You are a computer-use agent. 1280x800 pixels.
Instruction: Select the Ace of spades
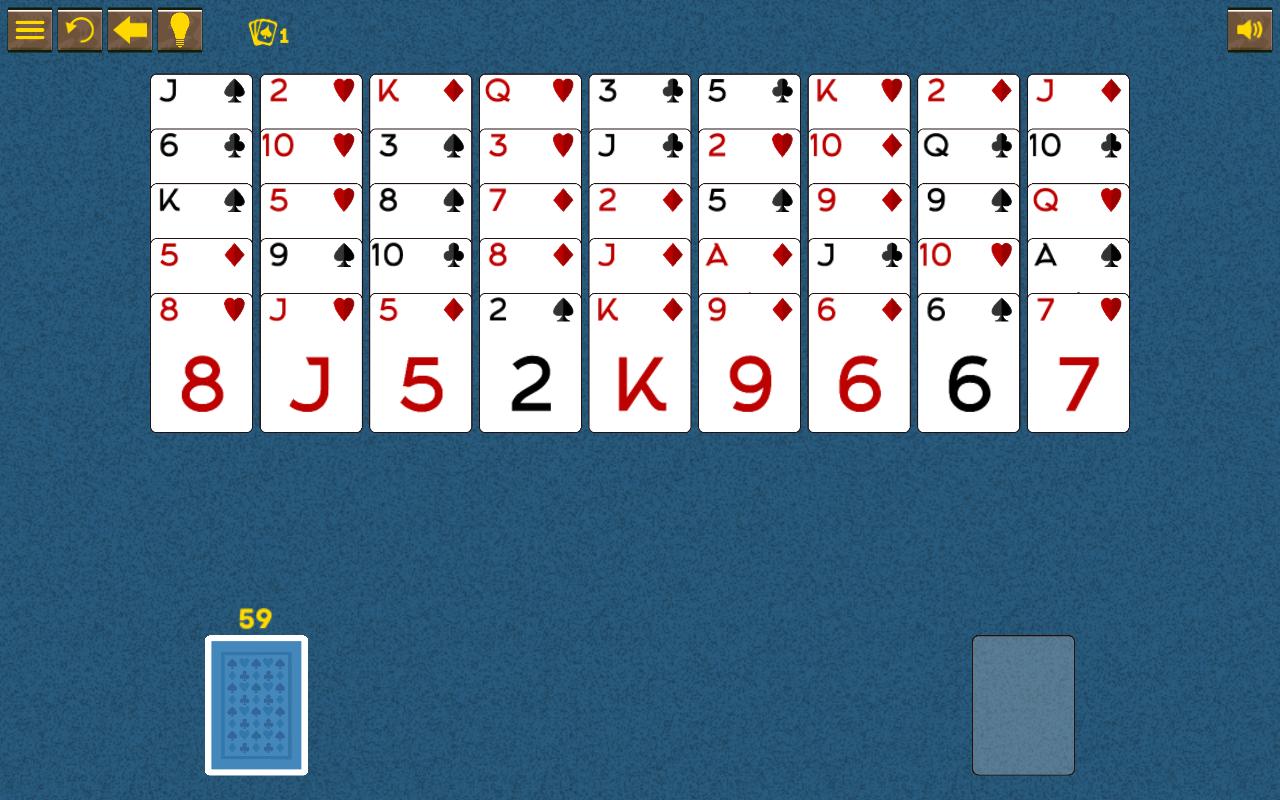point(1078,257)
